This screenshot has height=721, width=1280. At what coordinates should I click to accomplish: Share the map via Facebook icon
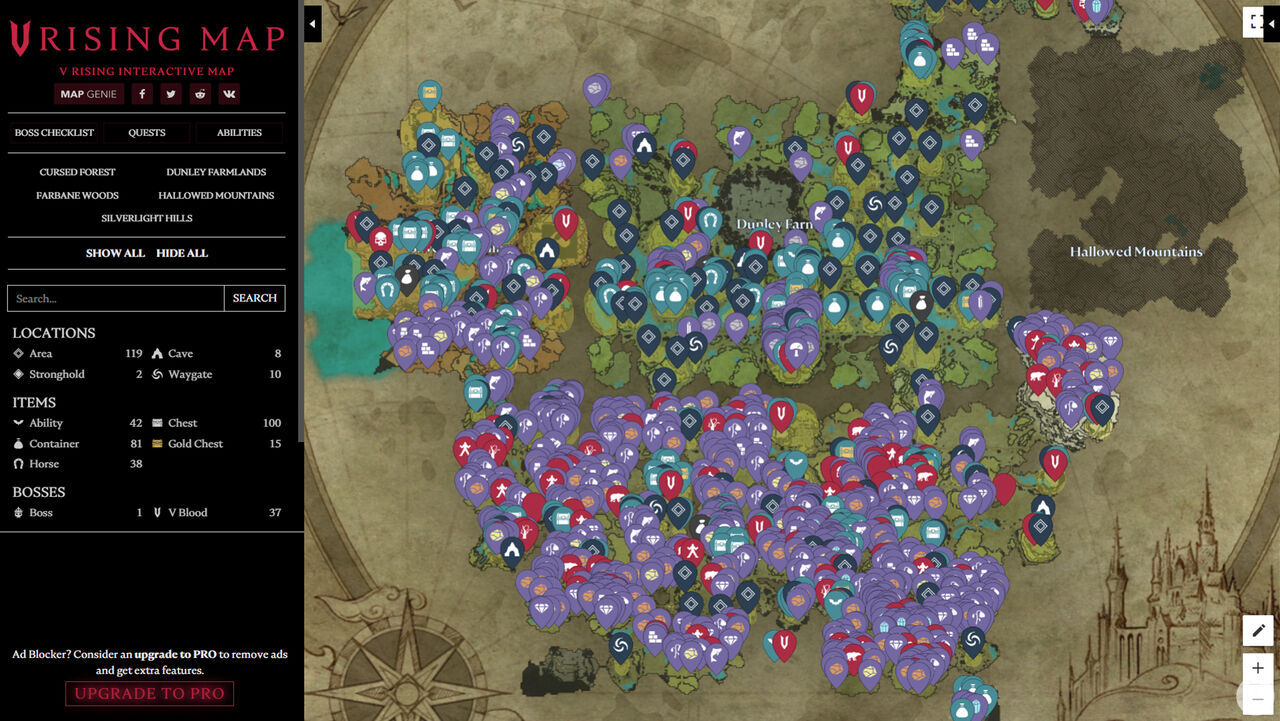click(141, 93)
